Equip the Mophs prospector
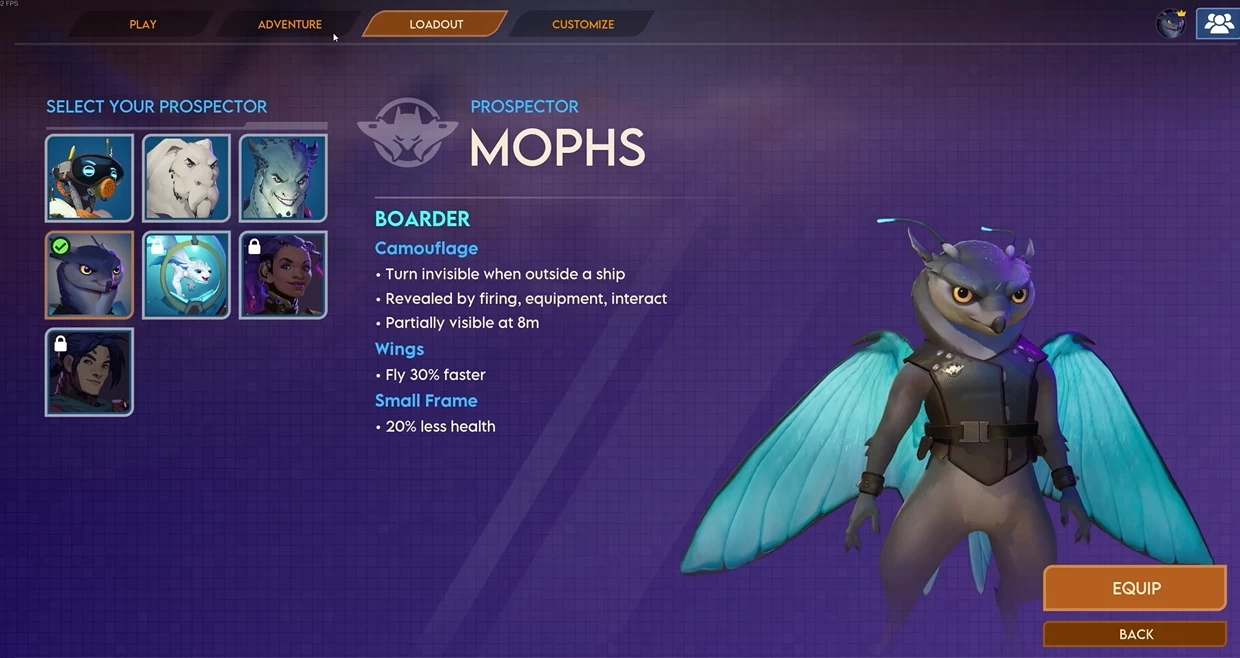Screen dimensions: 1240x658 coord(1135,588)
